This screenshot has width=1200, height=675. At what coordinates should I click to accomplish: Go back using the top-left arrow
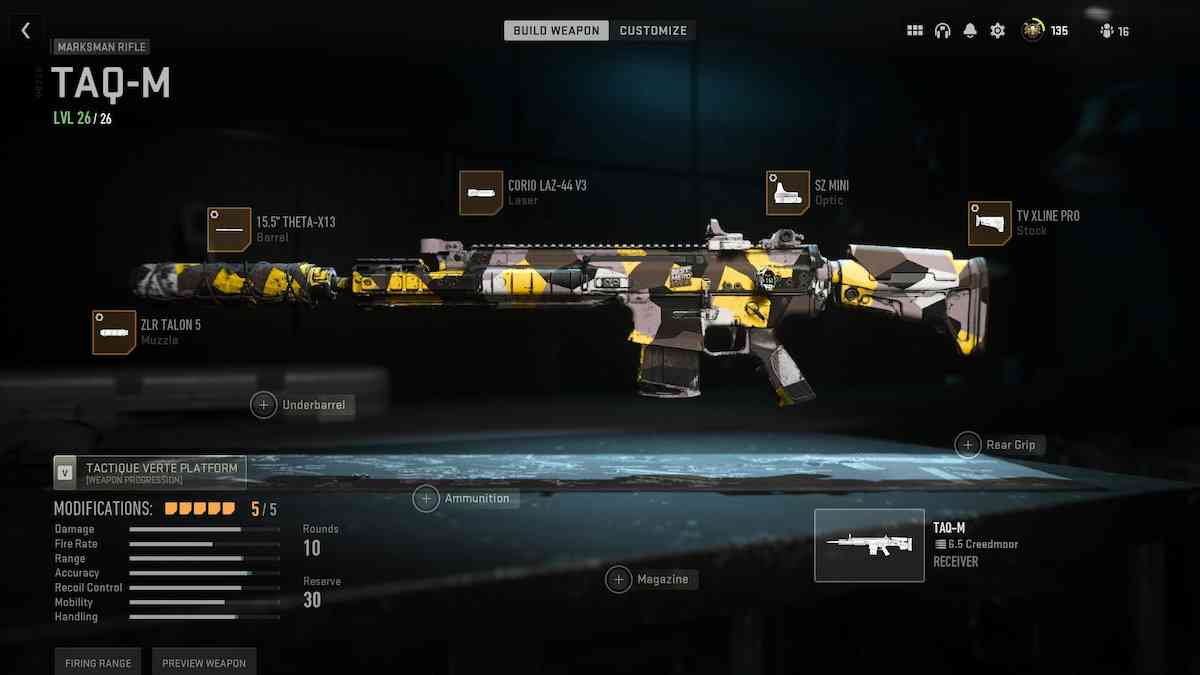click(26, 31)
